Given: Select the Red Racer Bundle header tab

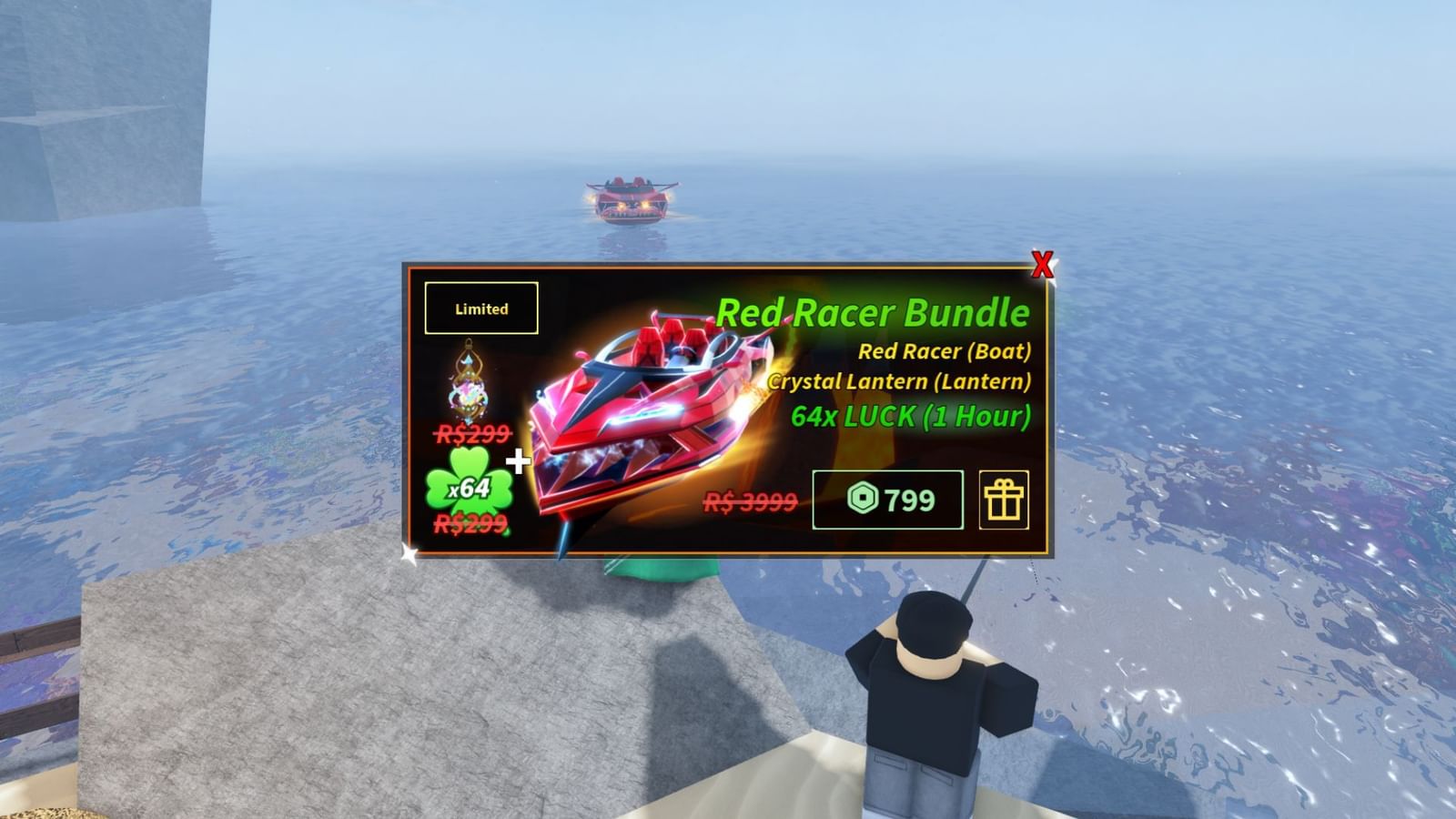Looking at the screenshot, I should pos(874,315).
